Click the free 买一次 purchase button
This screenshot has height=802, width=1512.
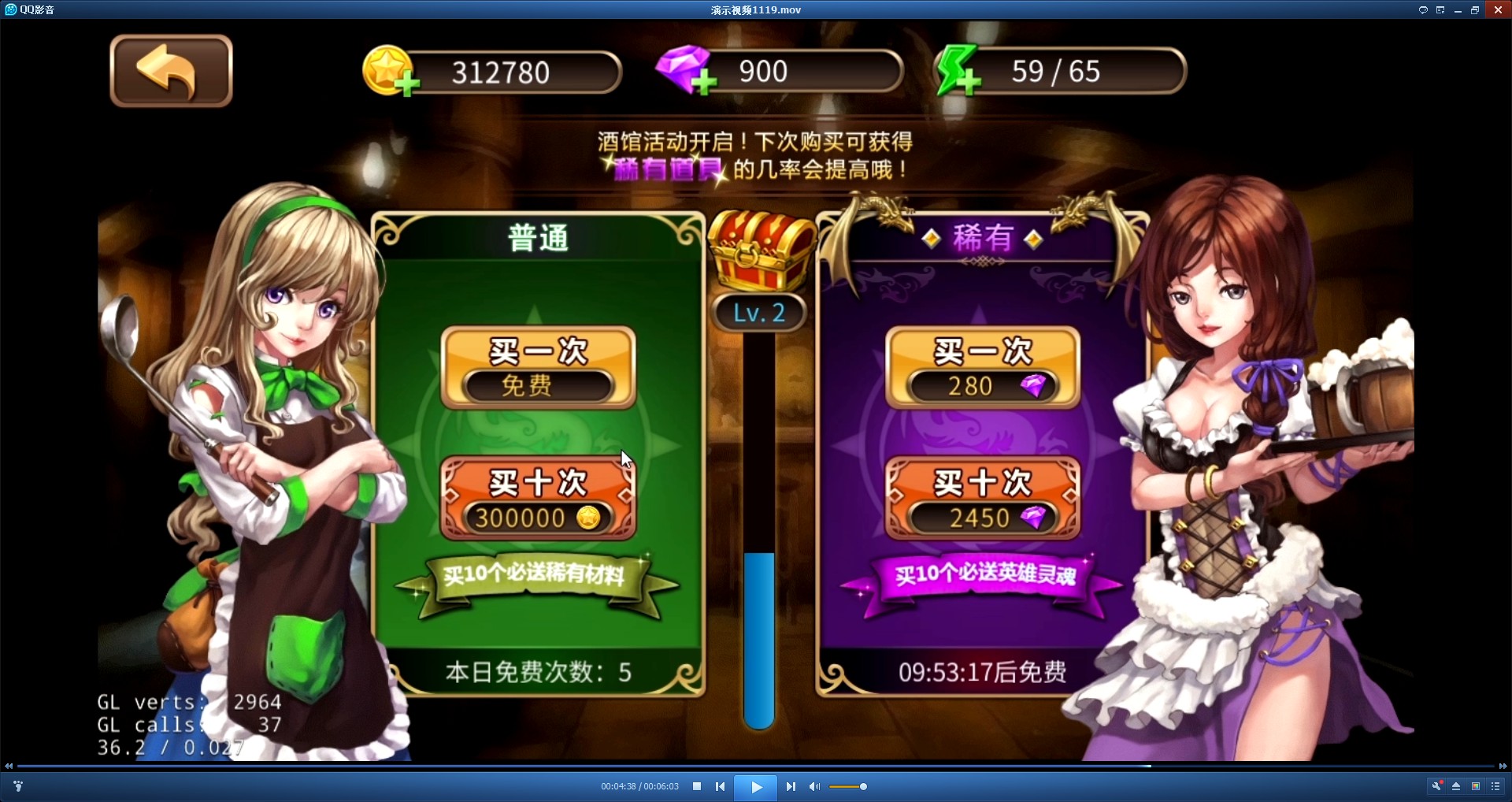coord(538,366)
